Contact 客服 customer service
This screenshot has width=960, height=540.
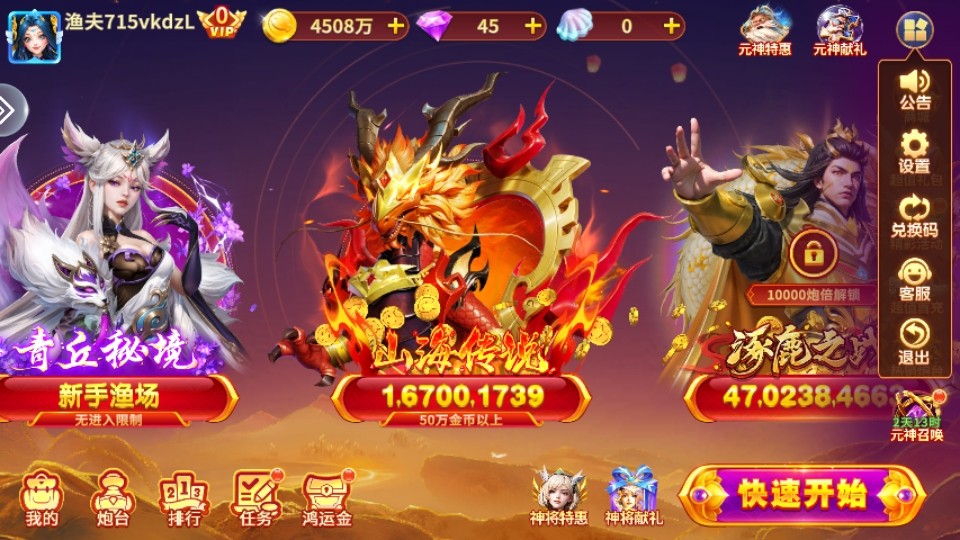click(x=914, y=280)
